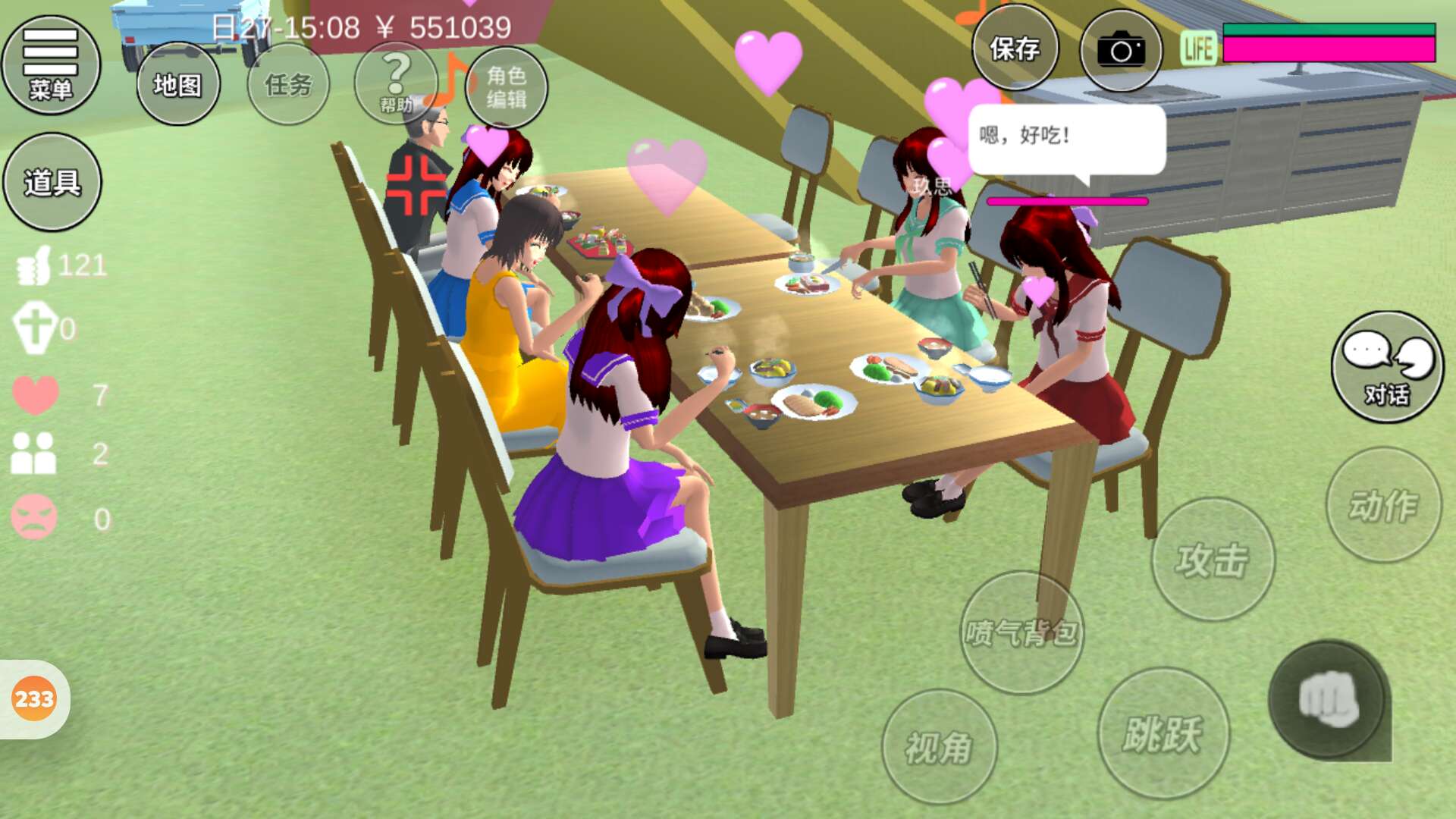Tap the 攻击 attack button
The image size is (1456, 819).
pyautogui.click(x=1213, y=560)
